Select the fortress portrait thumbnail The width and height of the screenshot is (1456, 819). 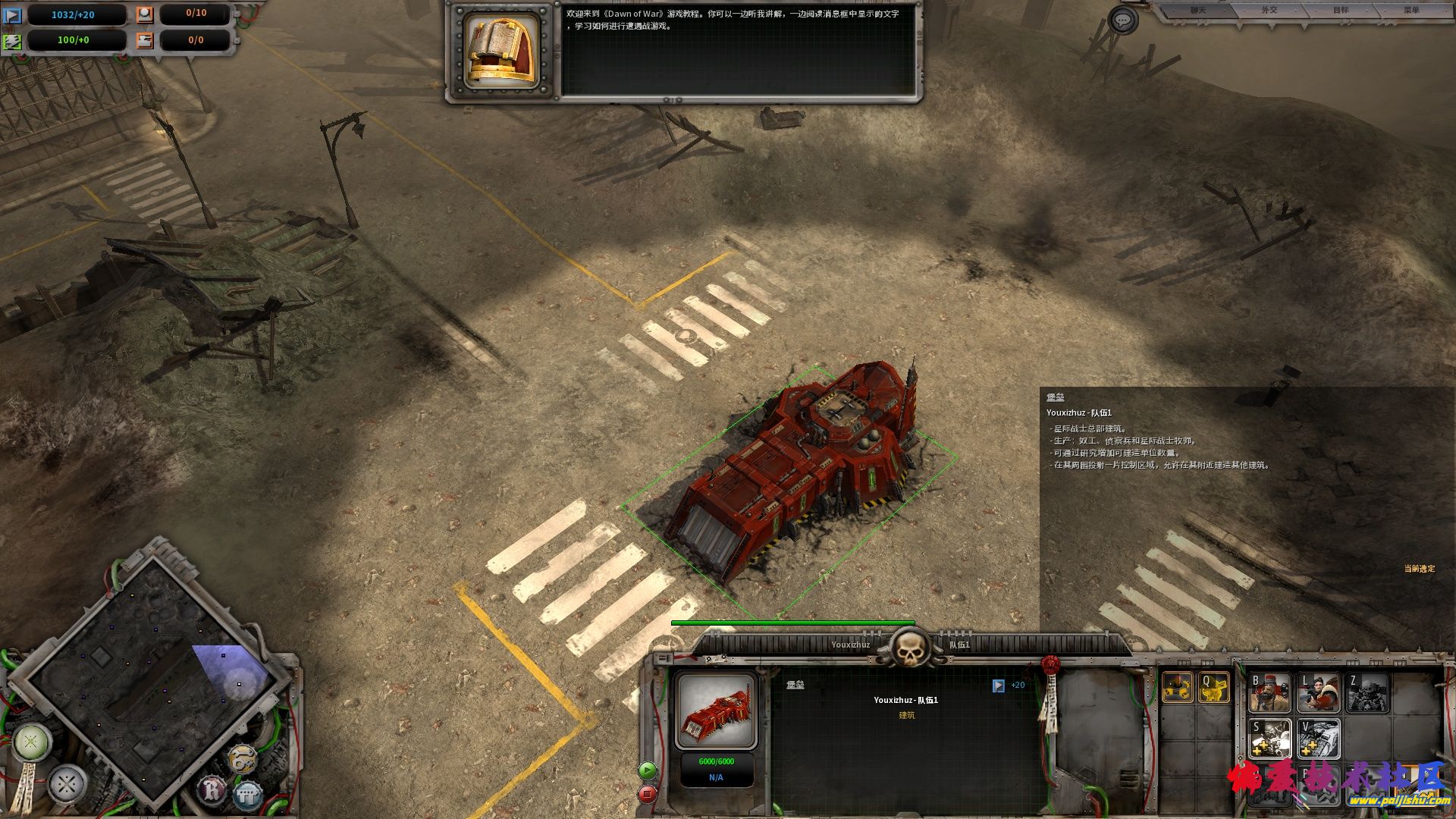(x=716, y=711)
